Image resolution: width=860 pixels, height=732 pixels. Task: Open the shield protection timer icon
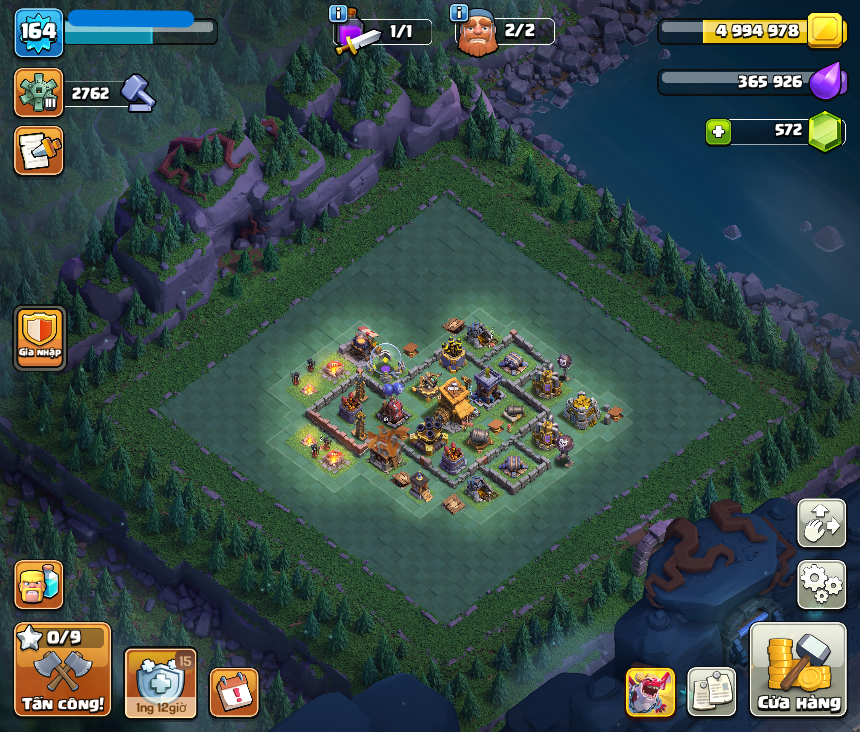[160, 682]
